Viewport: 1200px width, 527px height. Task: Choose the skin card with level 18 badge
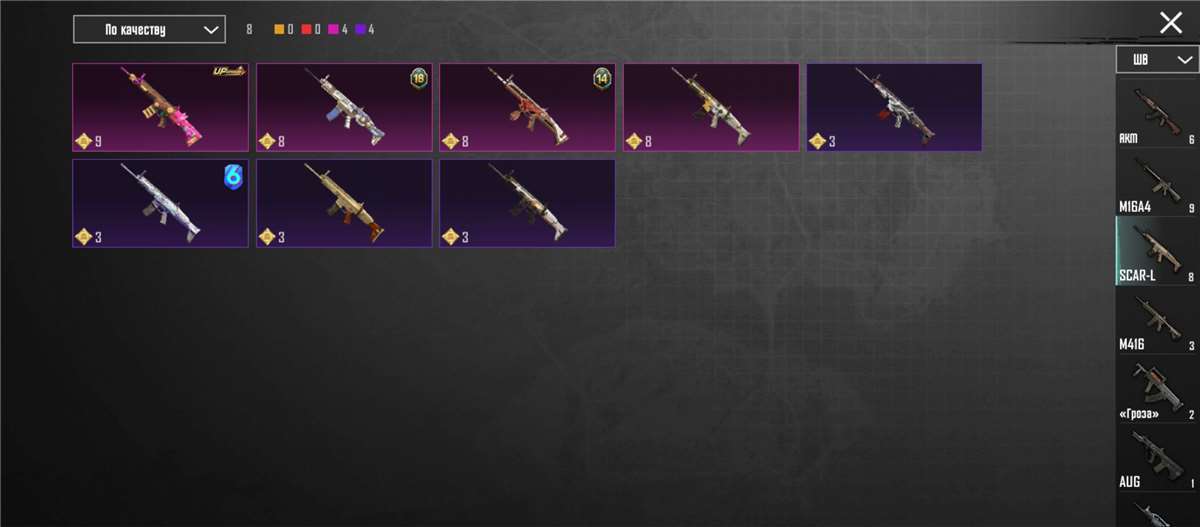pyautogui.click(x=344, y=107)
